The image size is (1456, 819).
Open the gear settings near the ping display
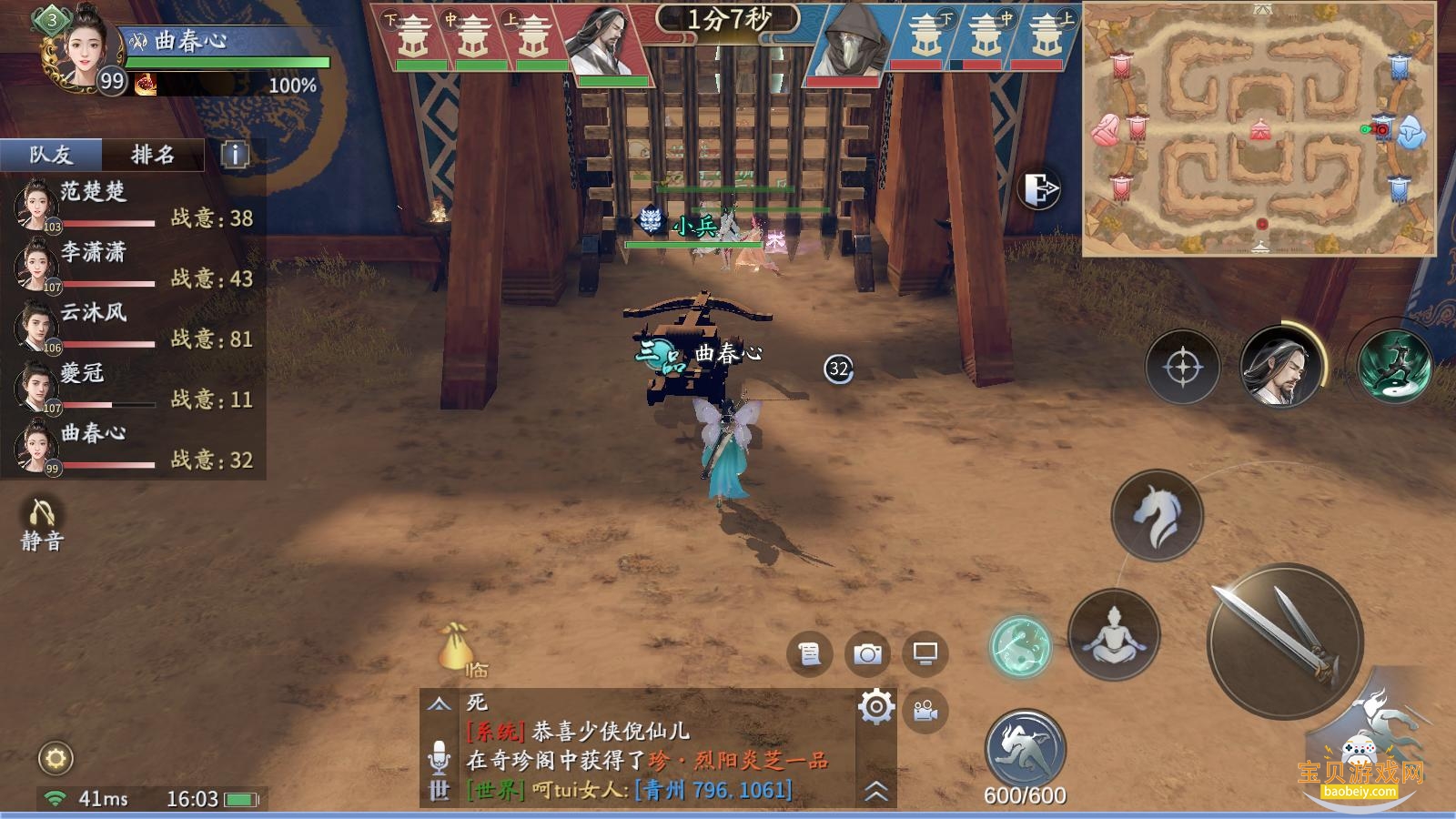point(56,758)
